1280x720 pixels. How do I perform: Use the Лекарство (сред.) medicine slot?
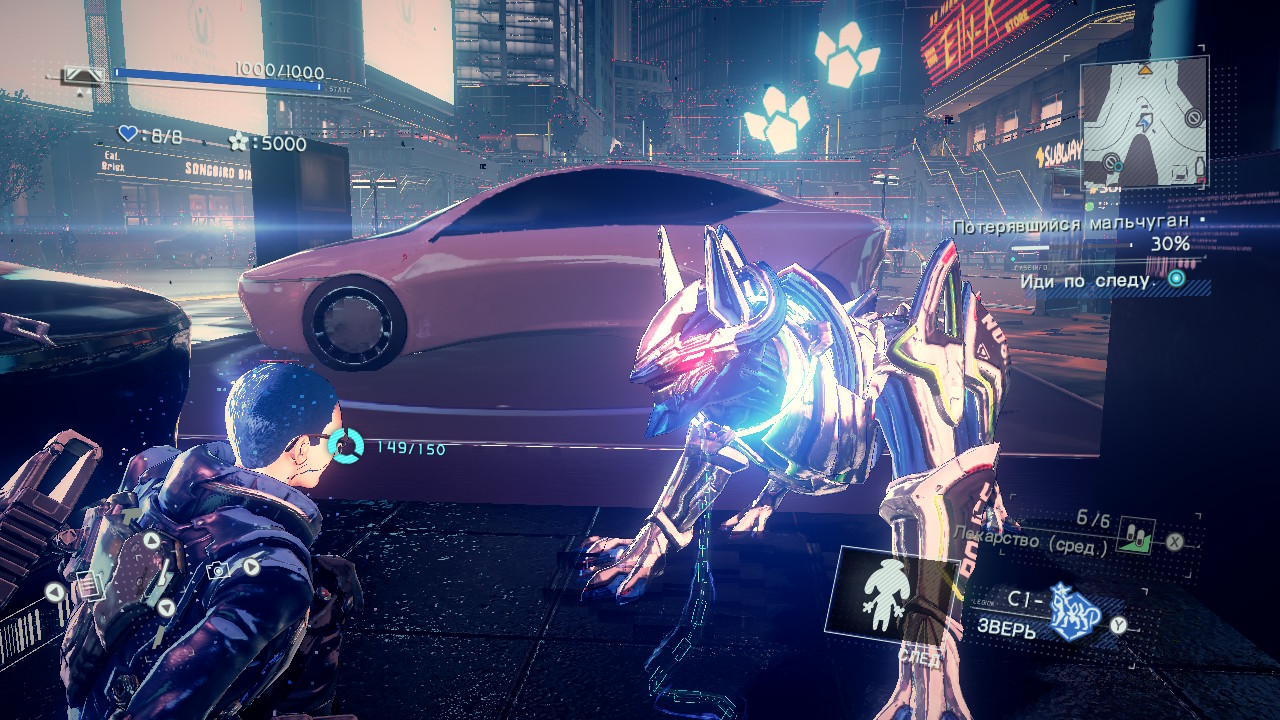(x=1137, y=537)
